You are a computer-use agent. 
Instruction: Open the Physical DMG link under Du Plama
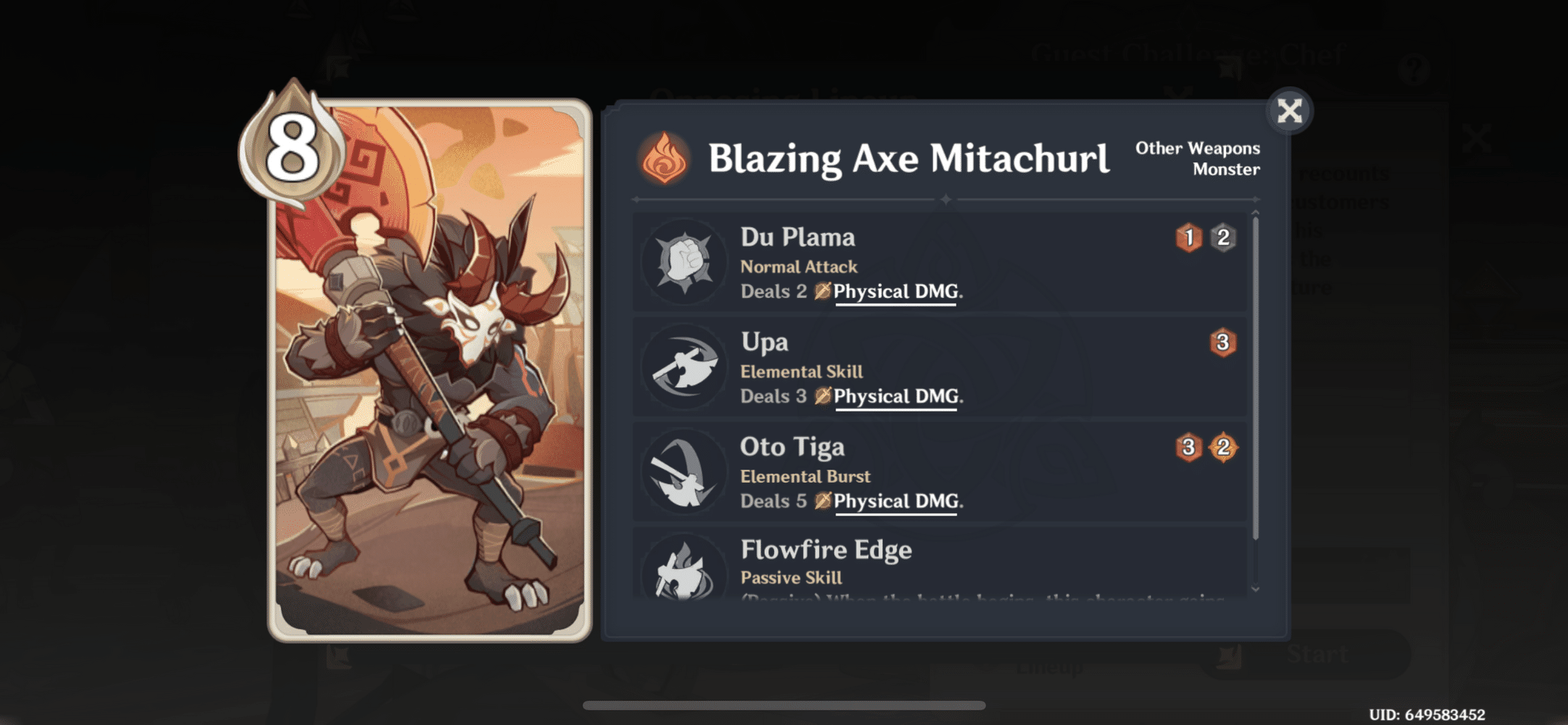(896, 291)
